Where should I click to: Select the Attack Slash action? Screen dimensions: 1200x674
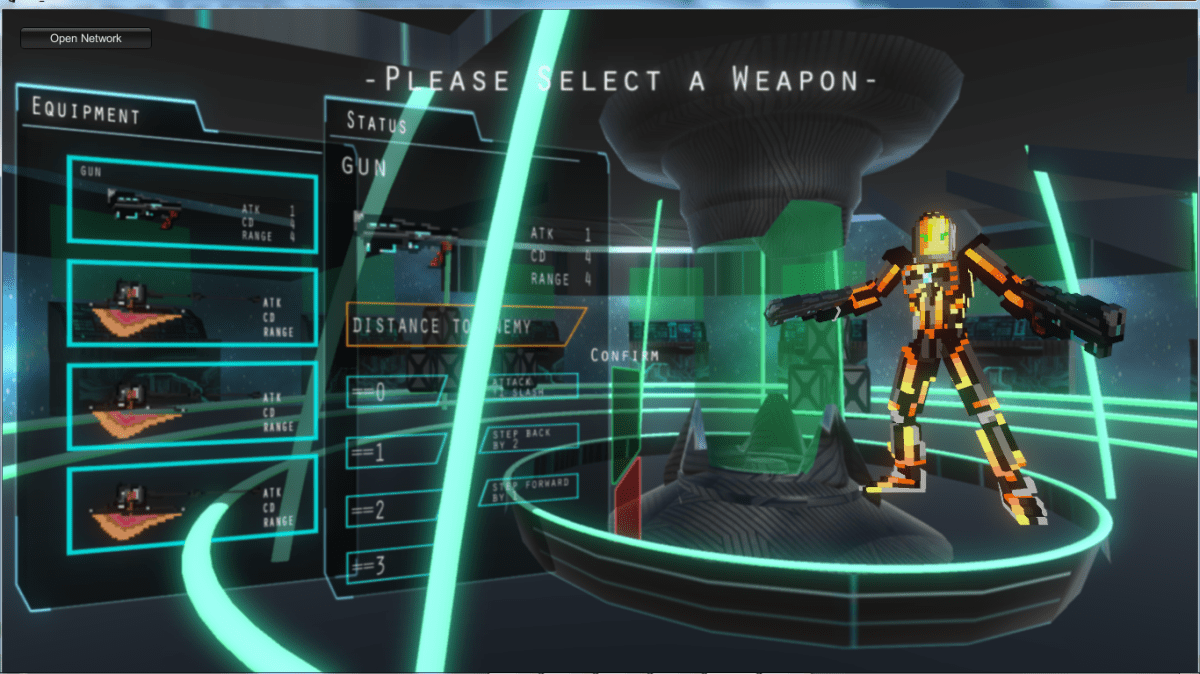[x=531, y=386]
